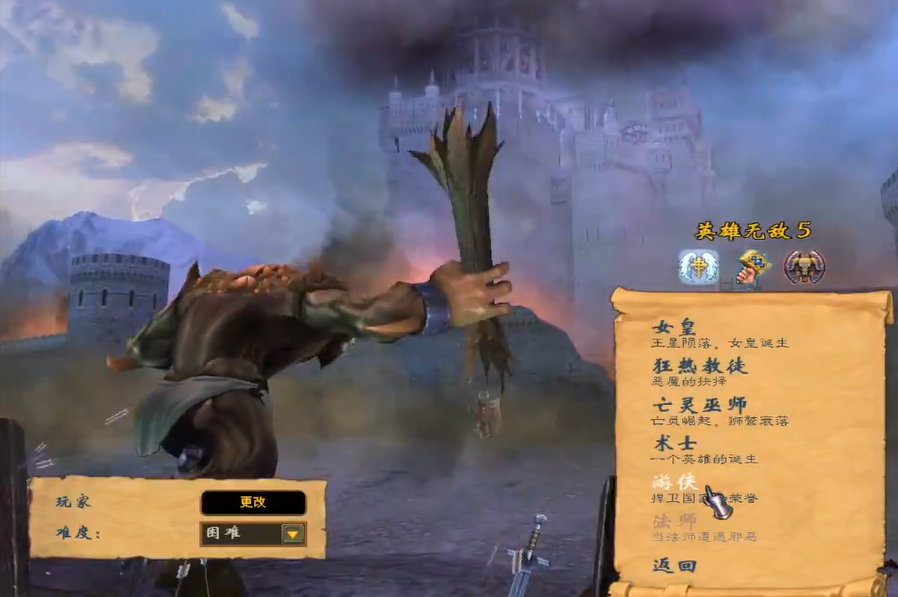The width and height of the screenshot is (898, 597).
Task: Pick the 术士 campaign
Action: point(675,443)
